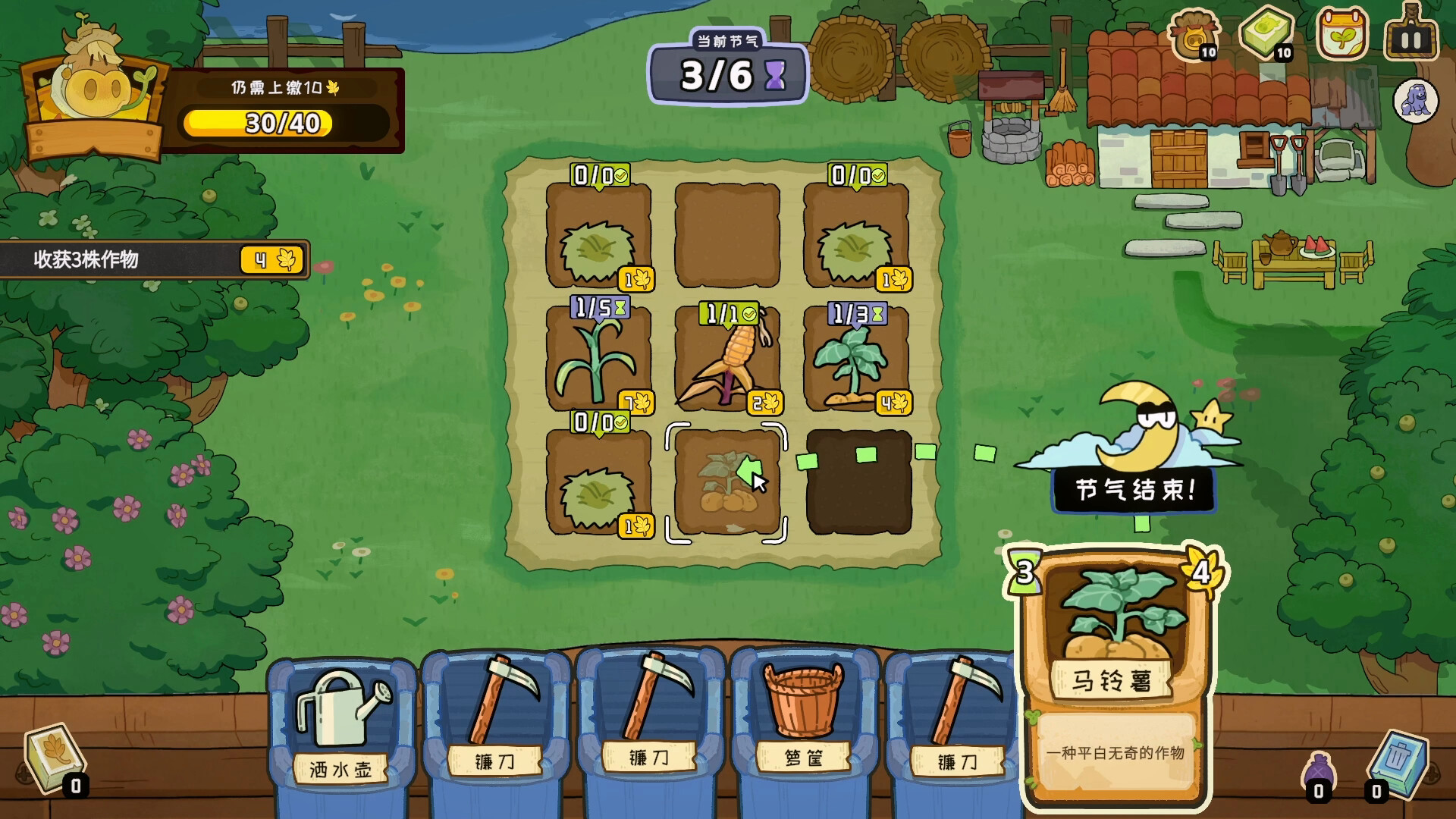1456x819 pixels.
Task: Select the green corn sprout tile
Action: coord(598,359)
